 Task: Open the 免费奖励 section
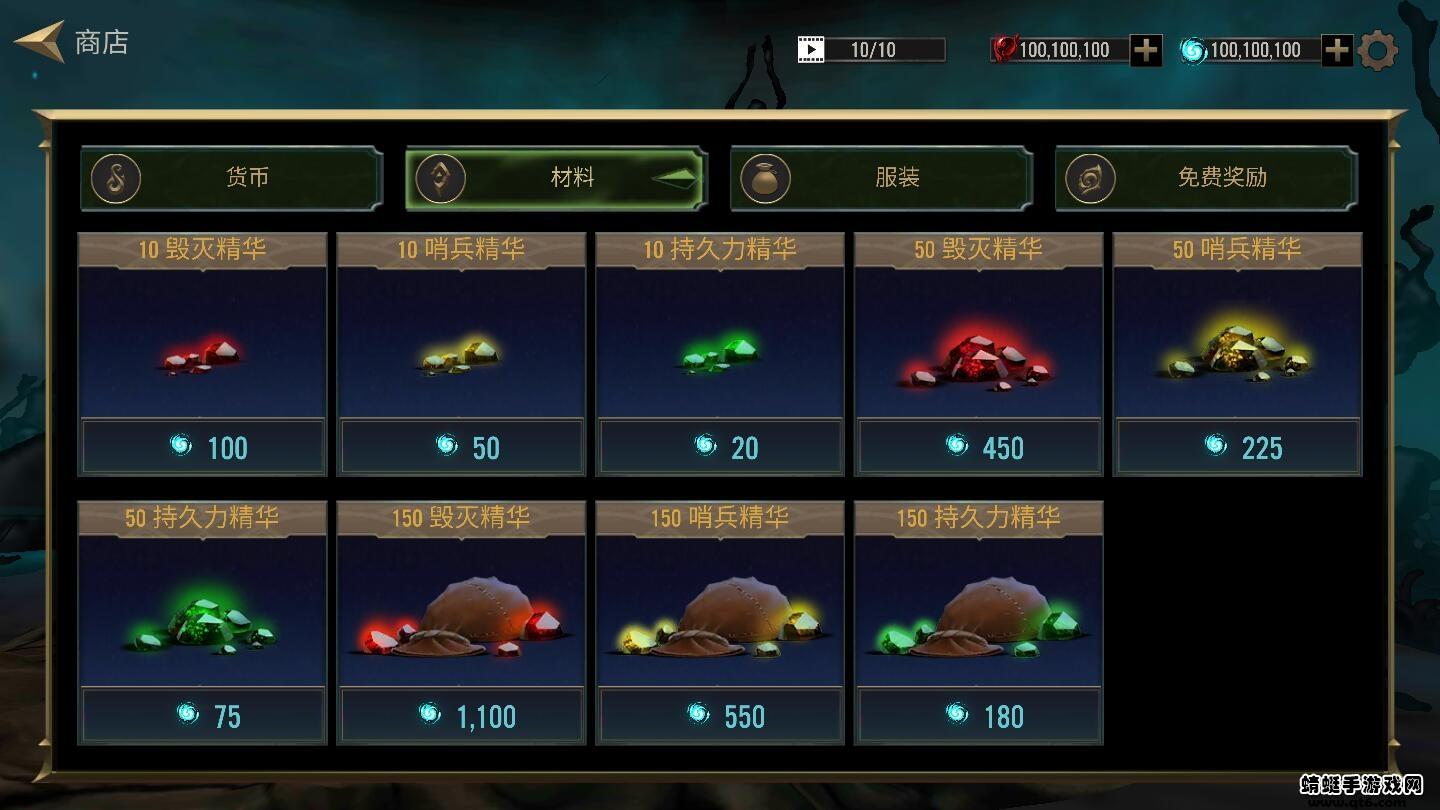point(1220,177)
